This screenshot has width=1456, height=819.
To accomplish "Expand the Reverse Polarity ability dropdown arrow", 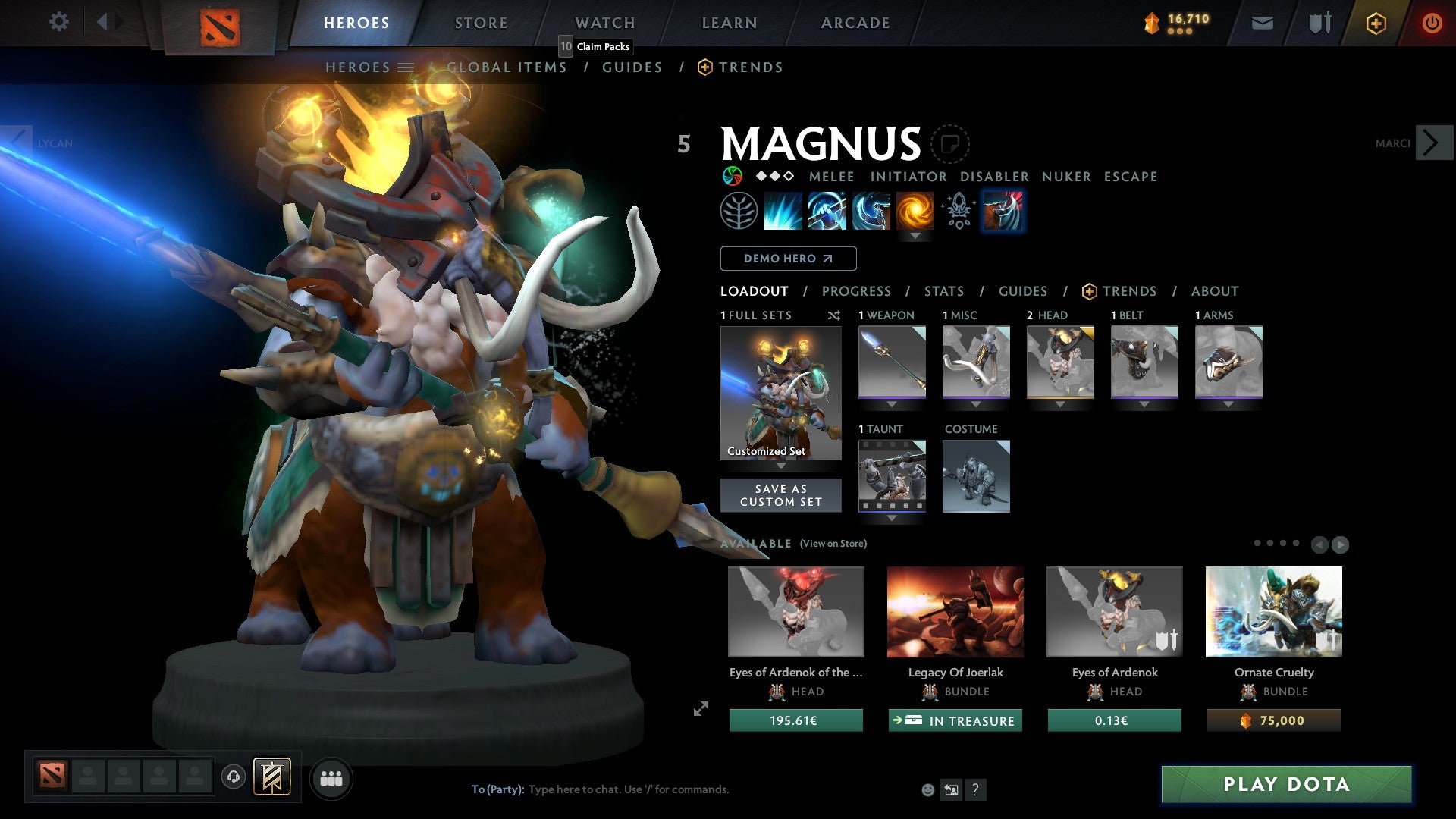I will click(916, 236).
